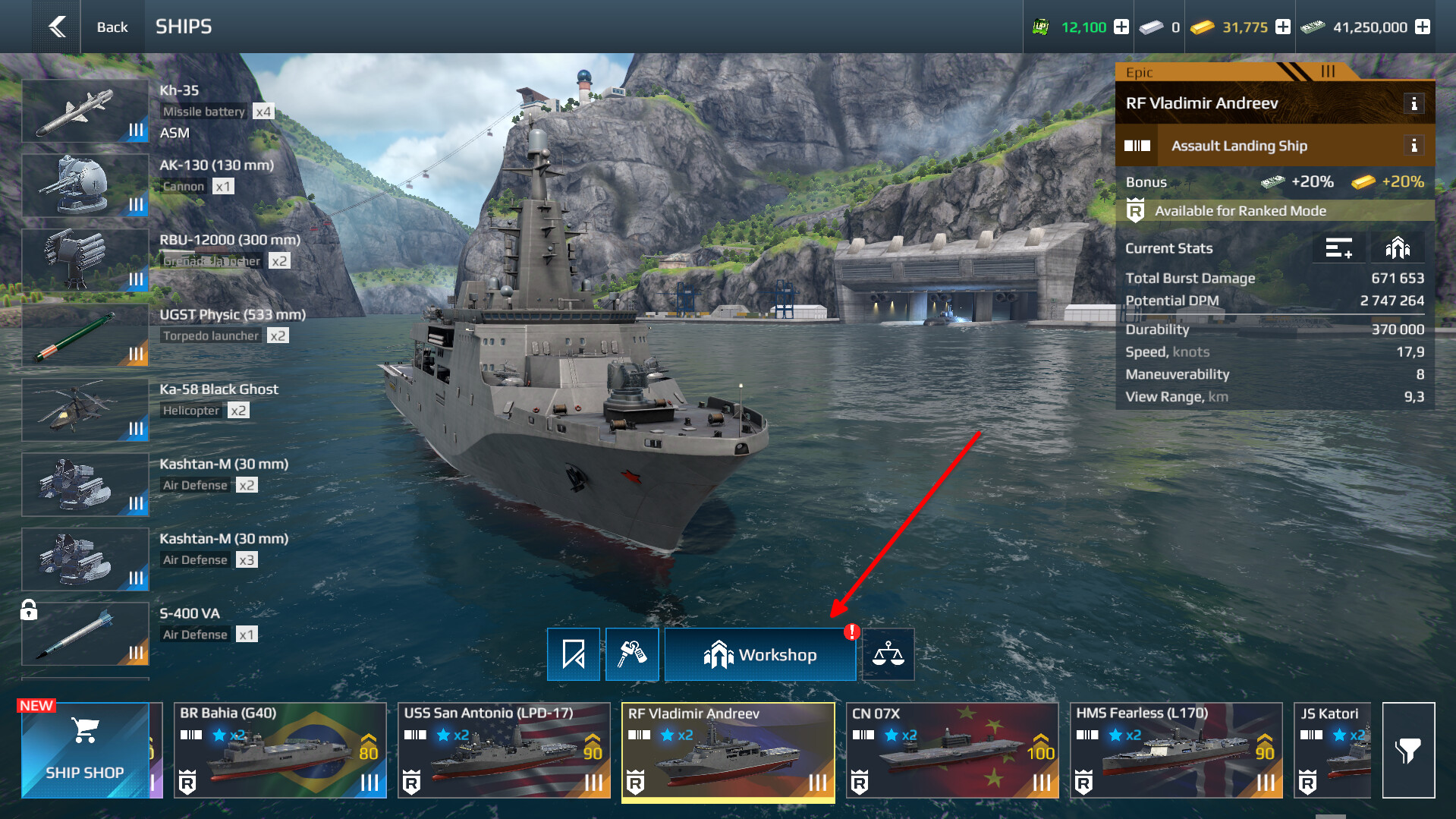Open the camouflage paint tool button
The image size is (1456, 819).
632,654
